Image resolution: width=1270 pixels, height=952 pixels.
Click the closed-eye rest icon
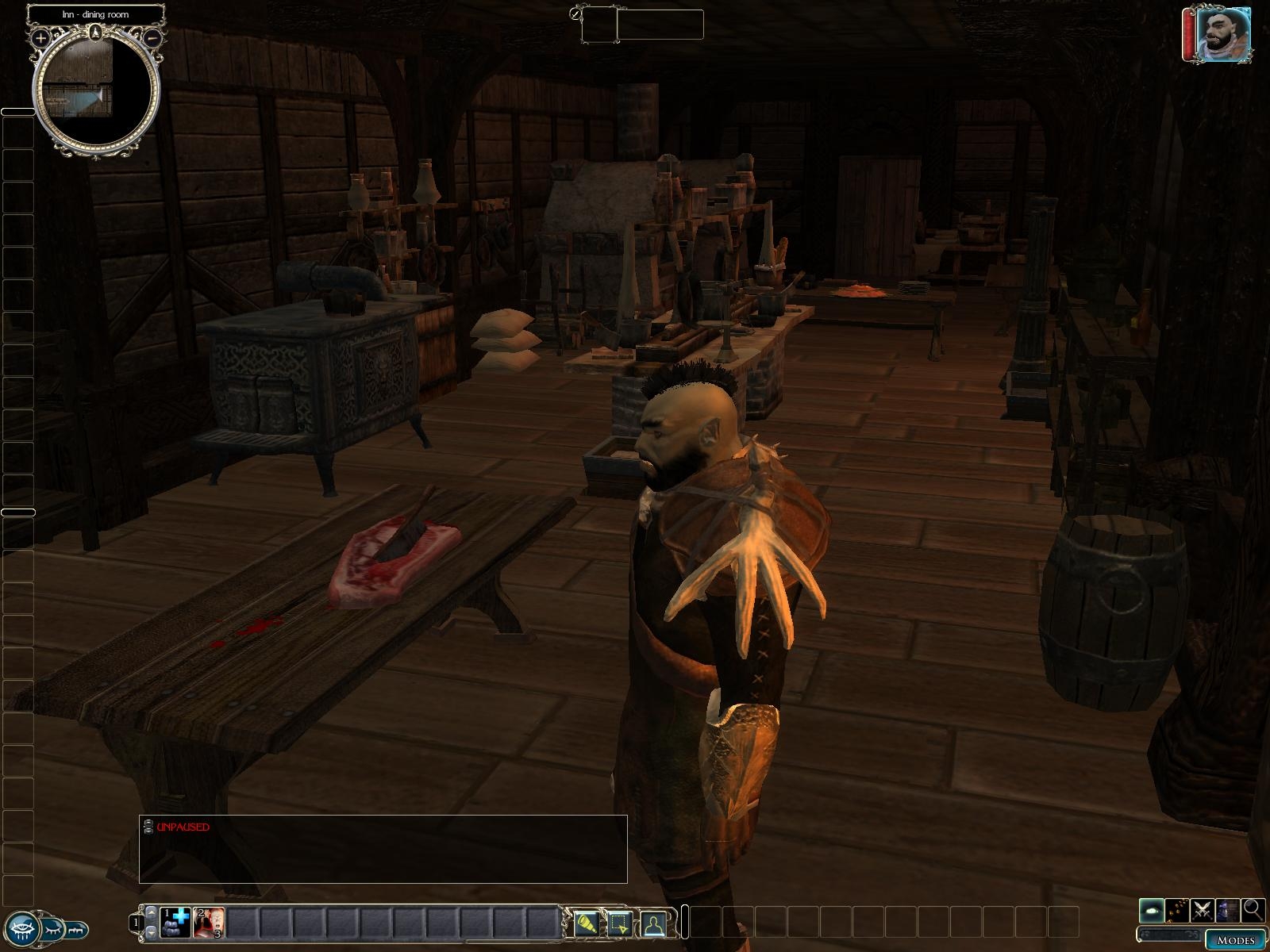pos(54,928)
